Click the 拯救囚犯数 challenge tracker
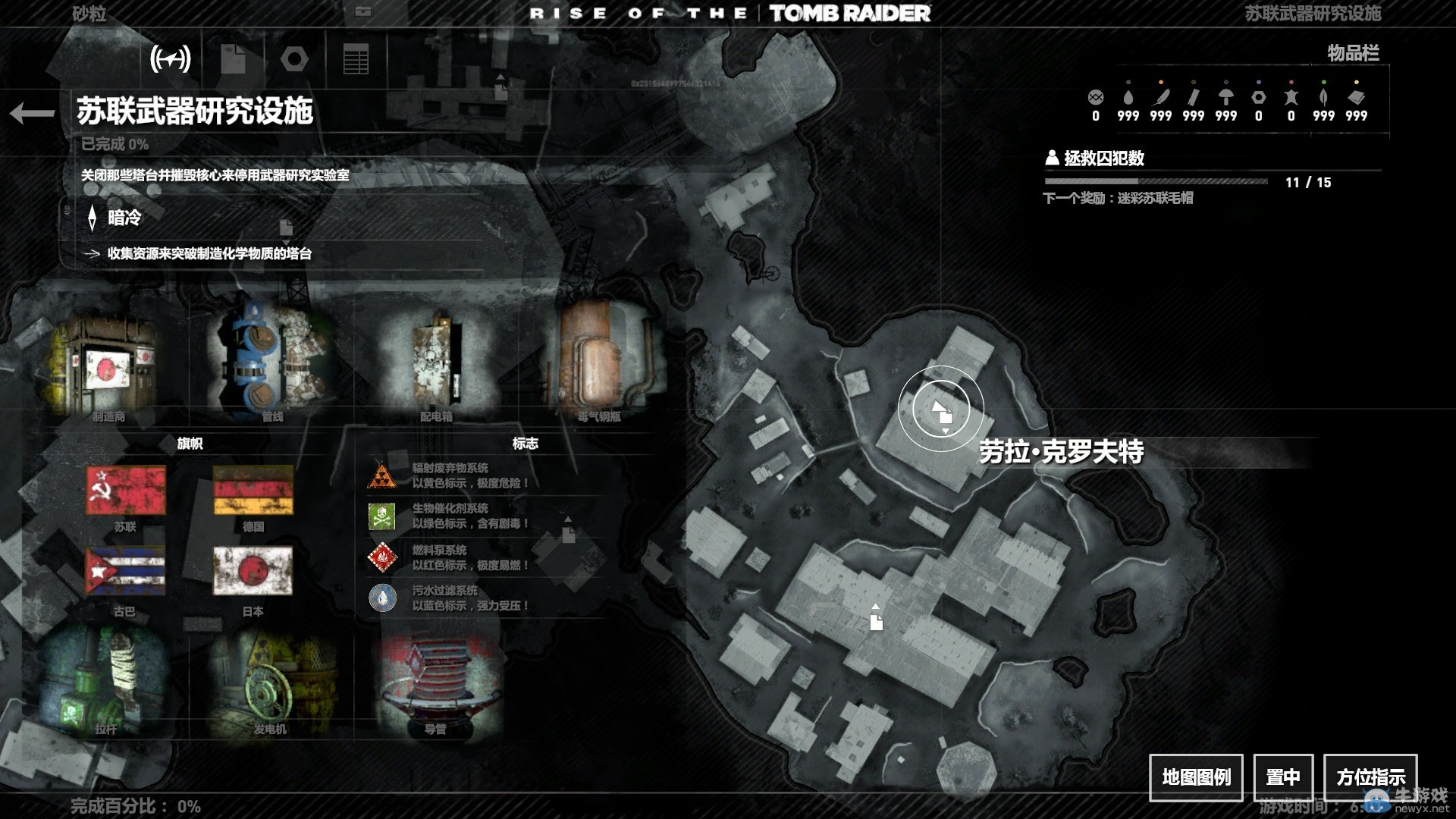The width and height of the screenshot is (1456, 819). pyautogui.click(x=1104, y=158)
